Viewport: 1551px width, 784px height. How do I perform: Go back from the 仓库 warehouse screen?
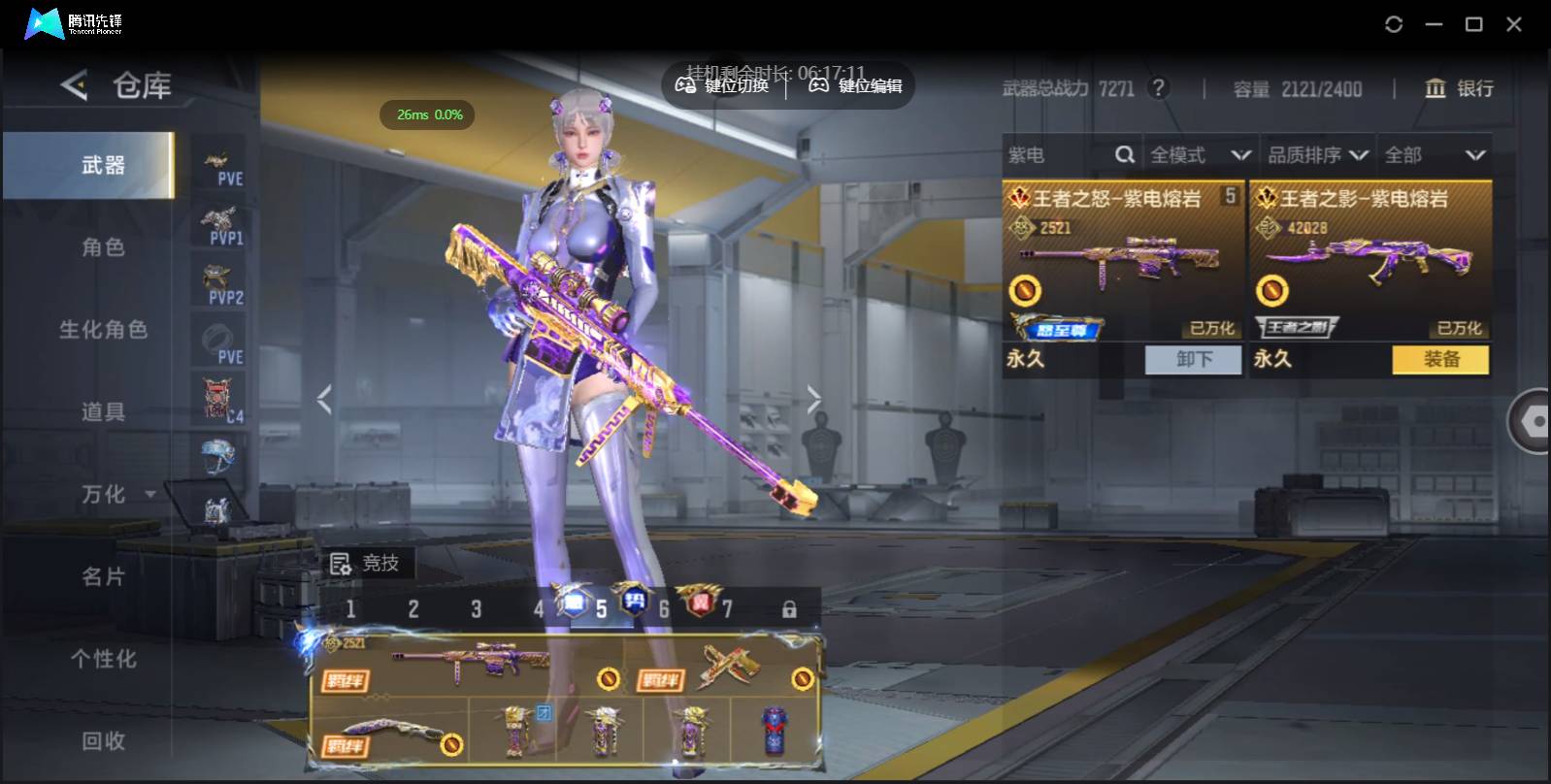pos(74,85)
